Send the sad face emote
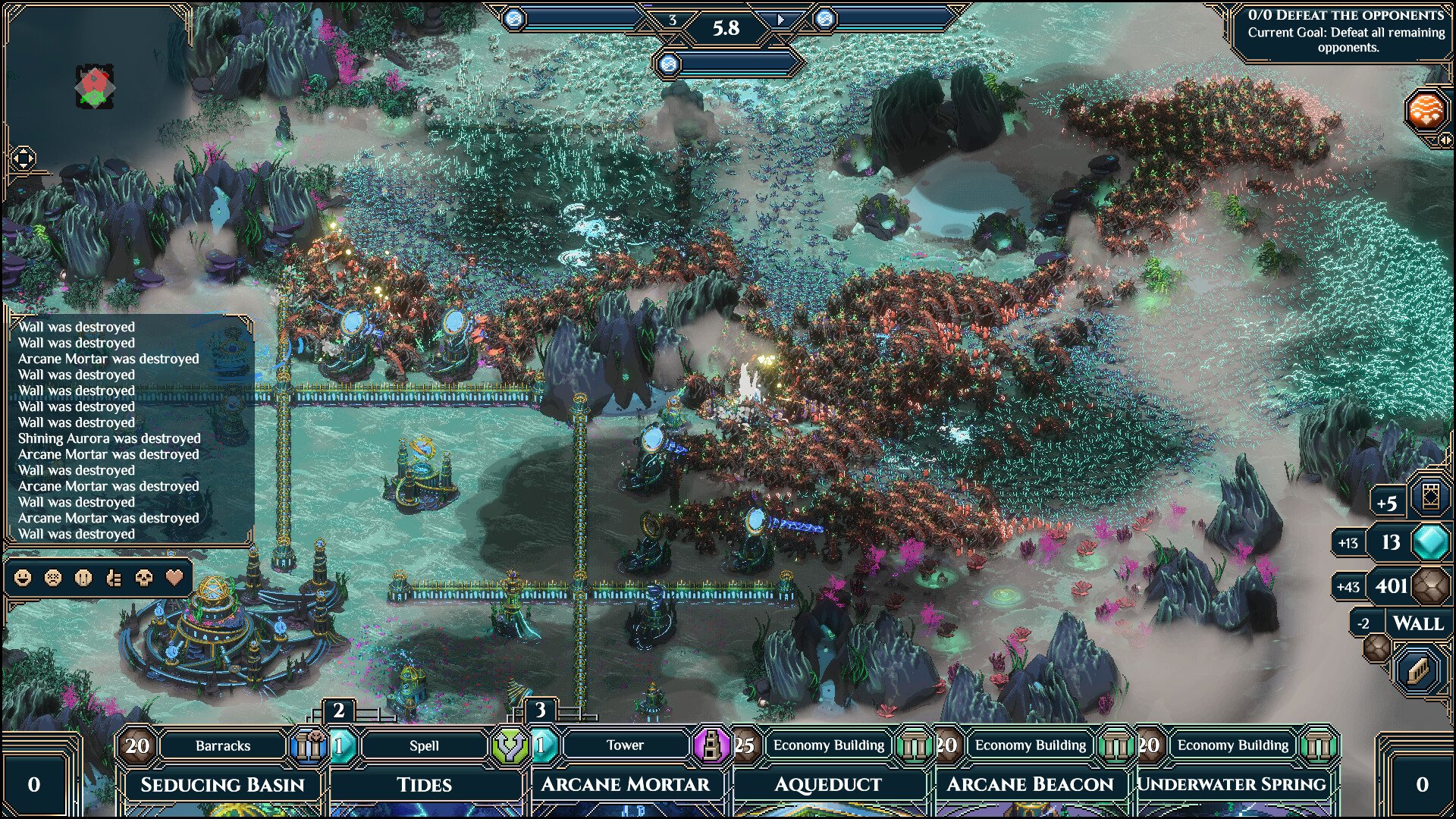Screen dimensions: 1456x819 tap(53, 578)
